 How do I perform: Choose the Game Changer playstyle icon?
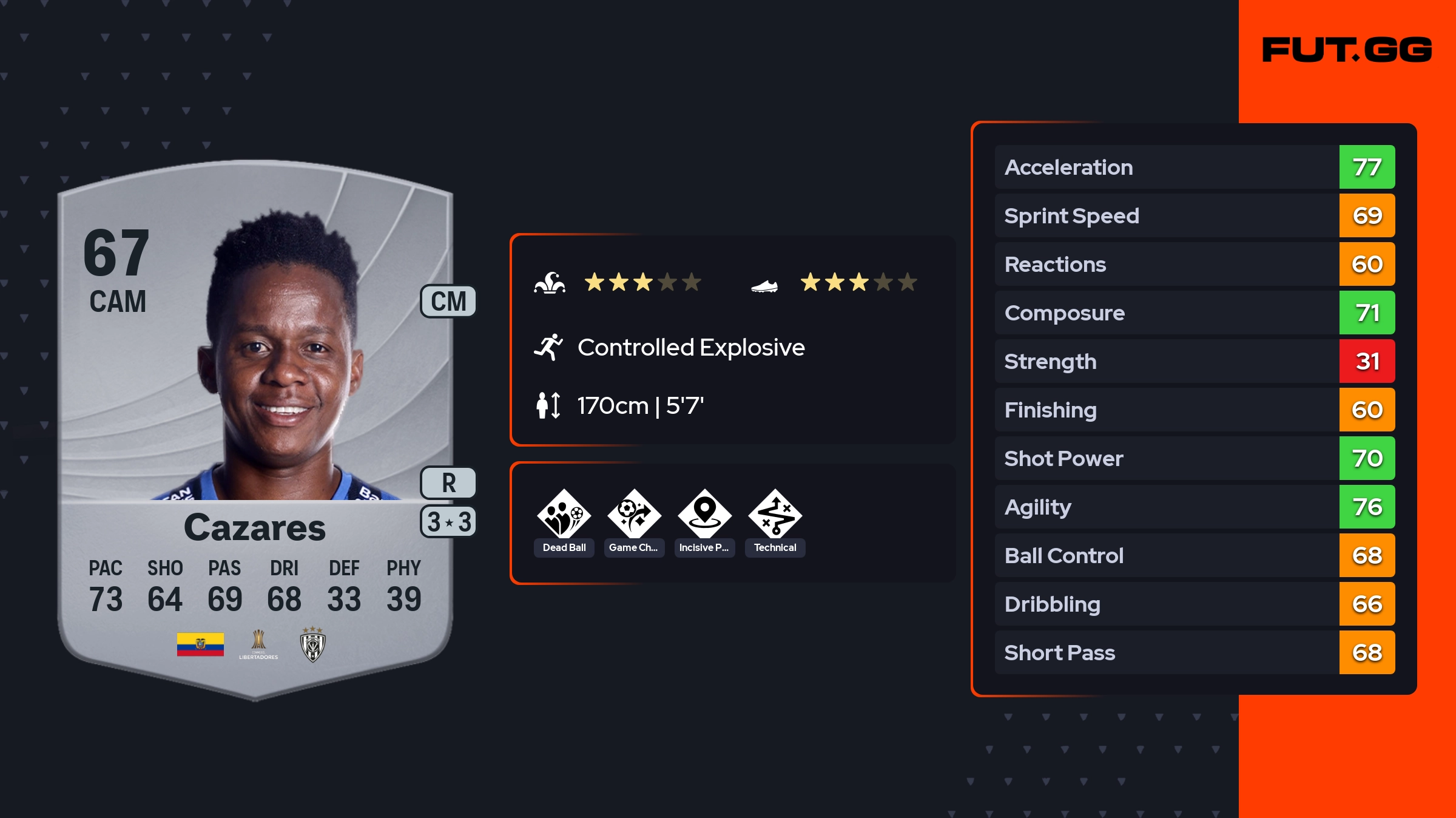pyautogui.click(x=634, y=515)
